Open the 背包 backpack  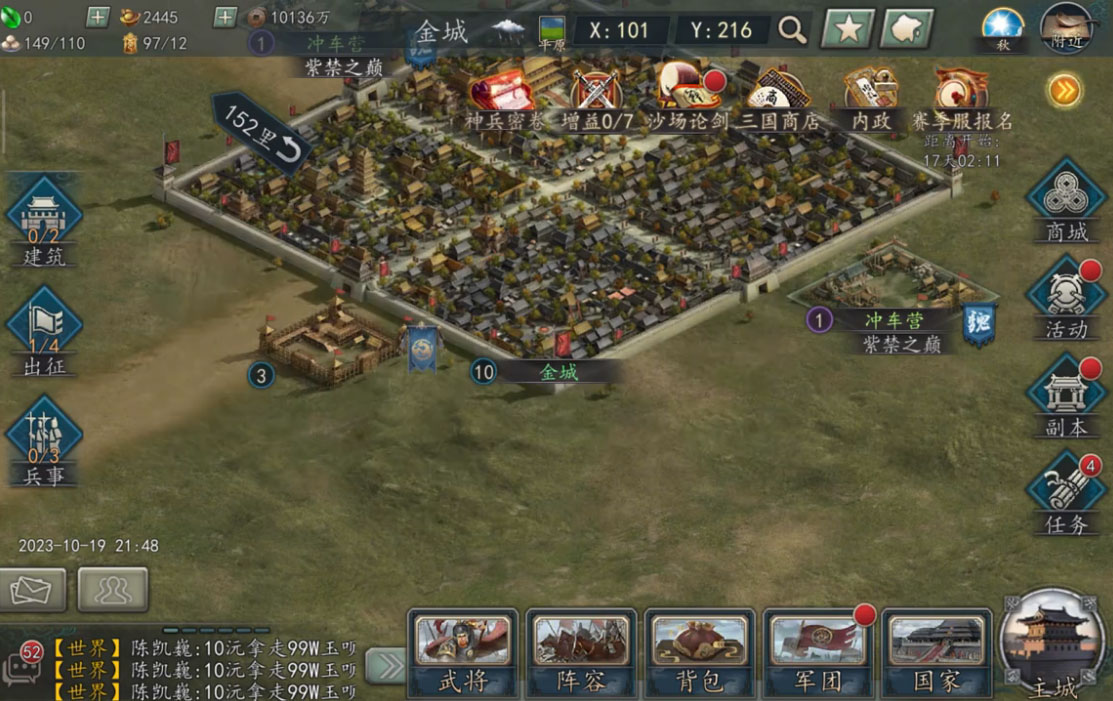[699, 652]
